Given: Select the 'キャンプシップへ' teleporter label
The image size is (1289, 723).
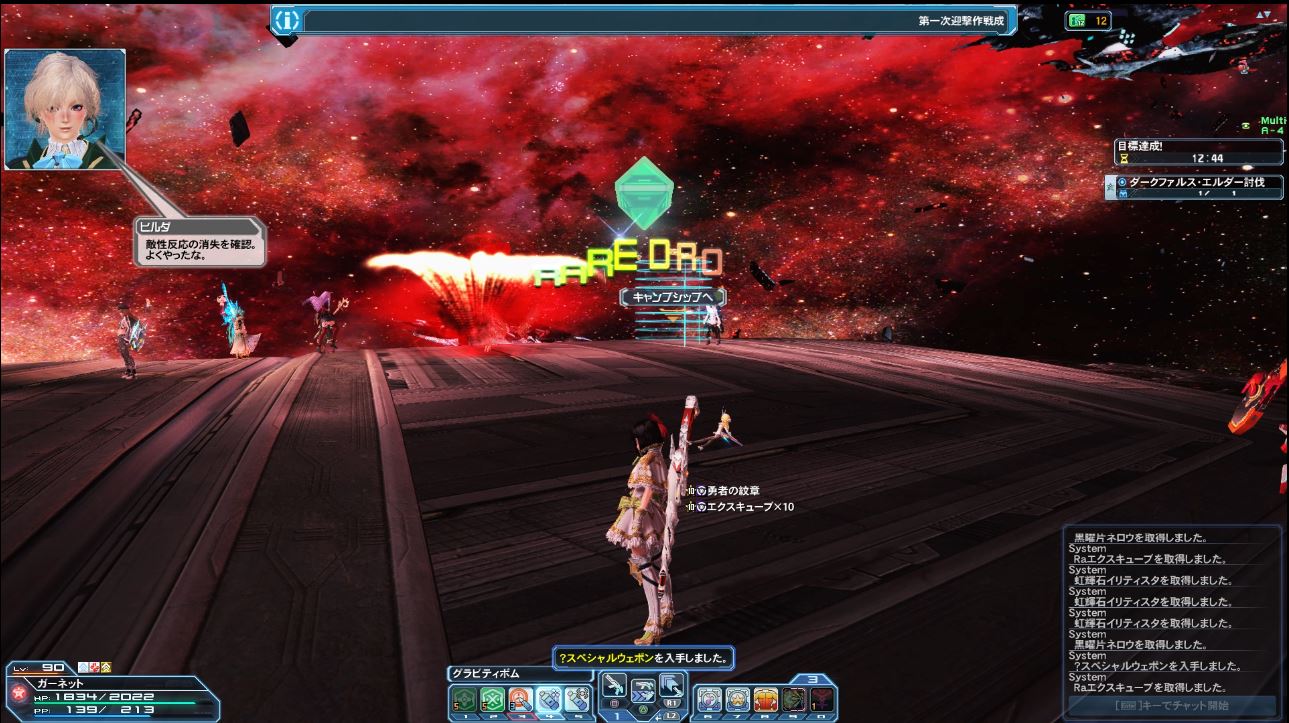Looking at the screenshot, I should point(673,297).
